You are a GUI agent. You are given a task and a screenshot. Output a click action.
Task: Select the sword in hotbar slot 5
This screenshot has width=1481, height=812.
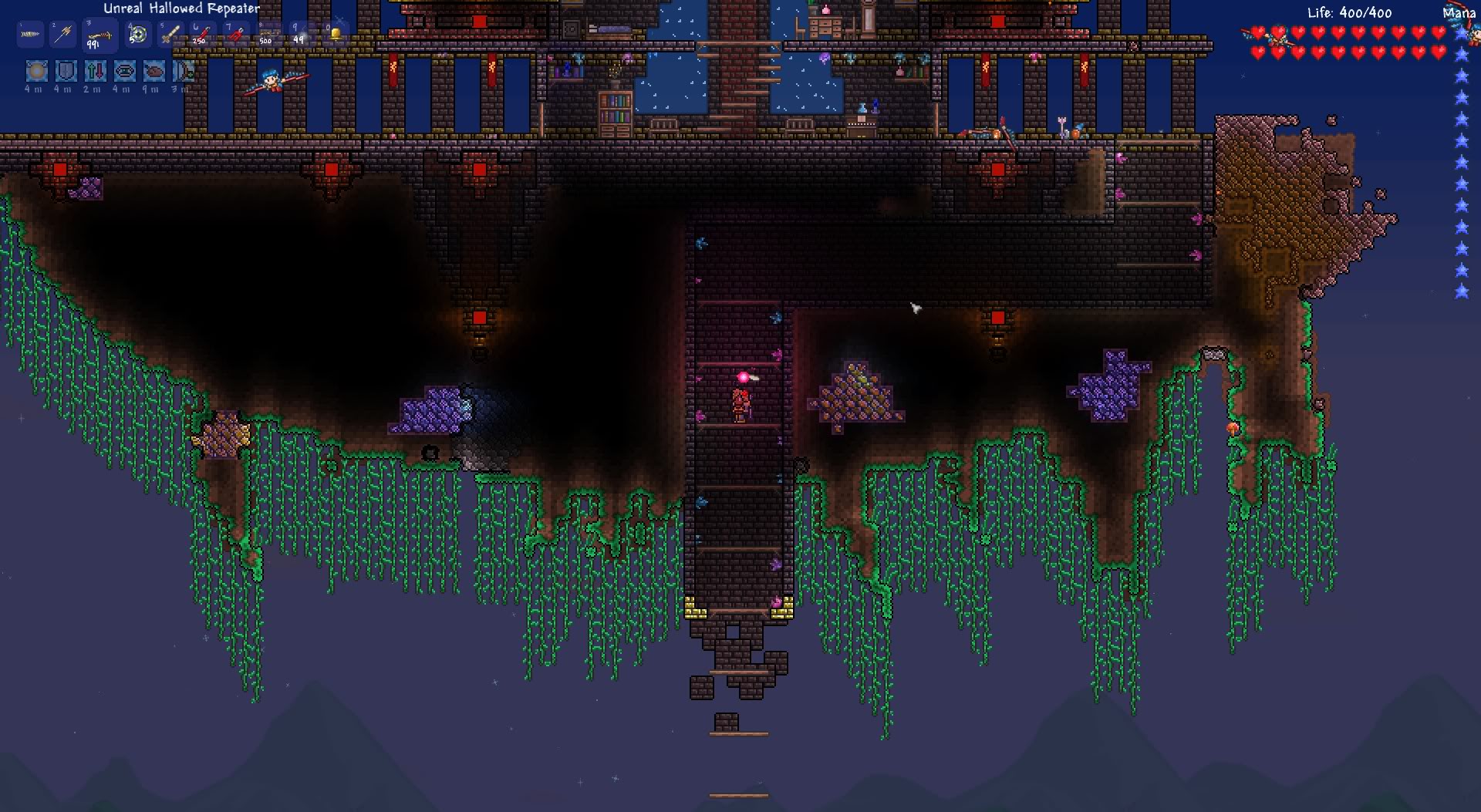(x=170, y=35)
